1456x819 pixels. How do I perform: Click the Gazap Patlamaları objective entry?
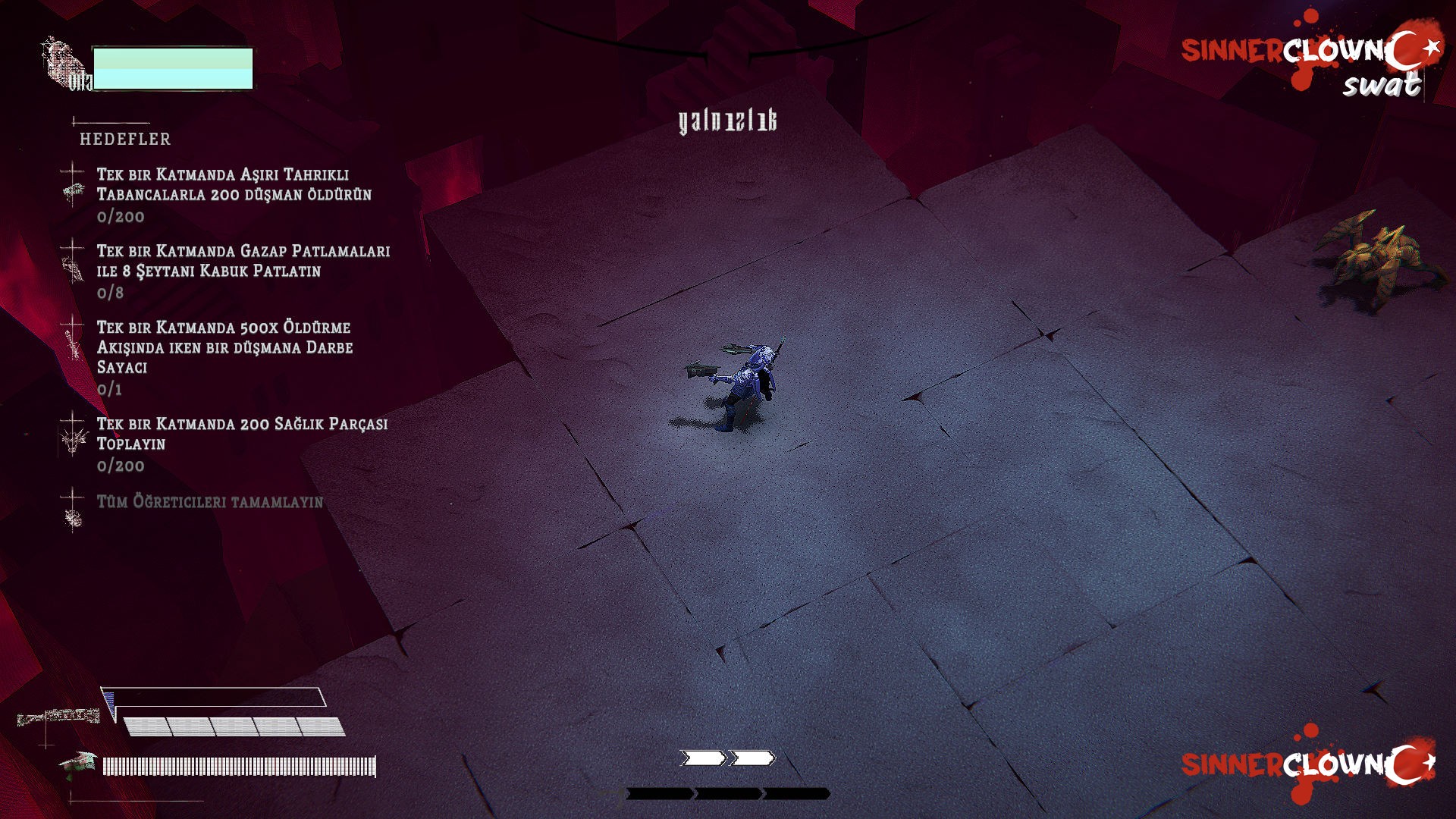(243, 261)
